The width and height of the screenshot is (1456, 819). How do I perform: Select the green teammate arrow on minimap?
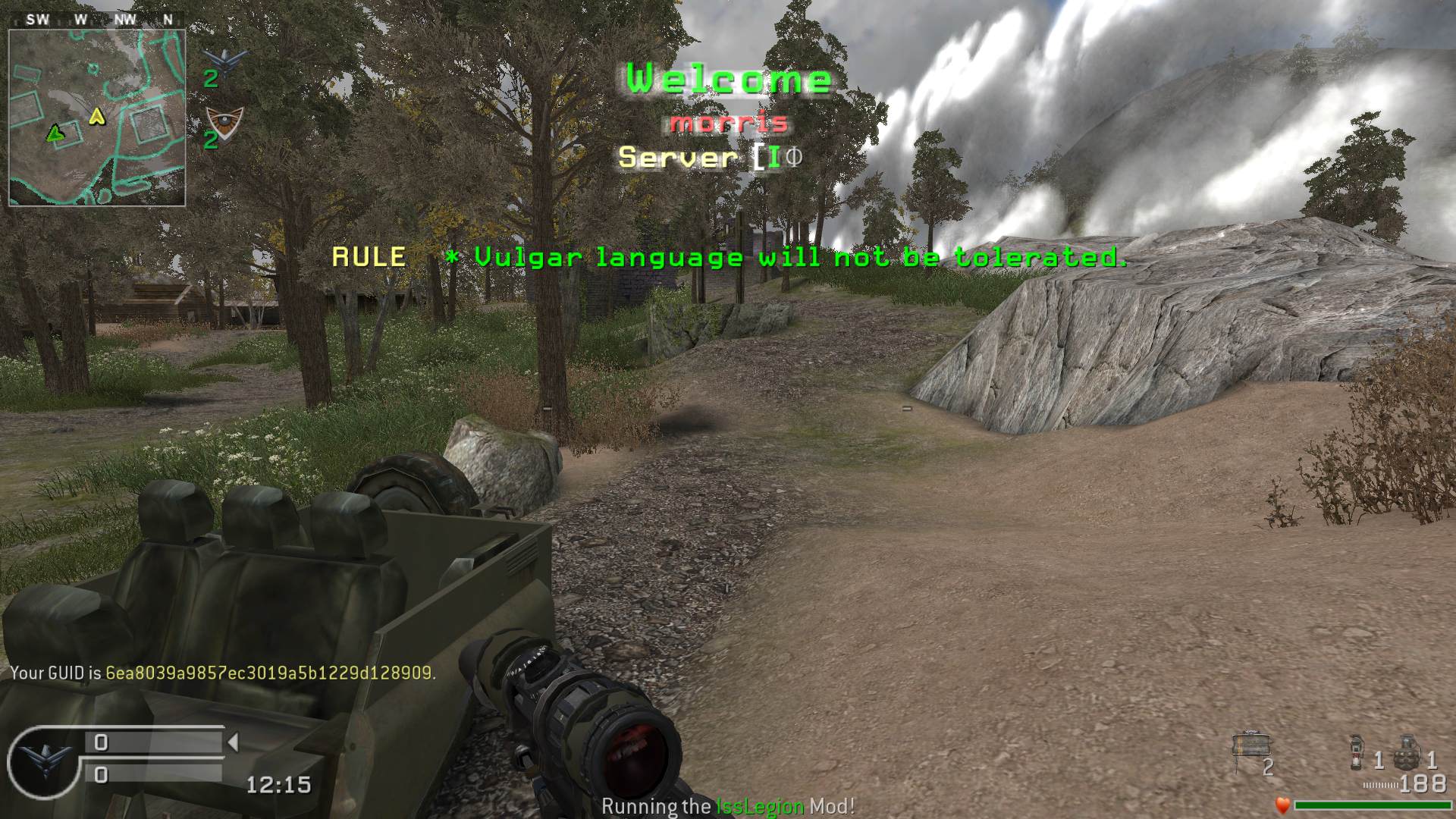(x=54, y=133)
